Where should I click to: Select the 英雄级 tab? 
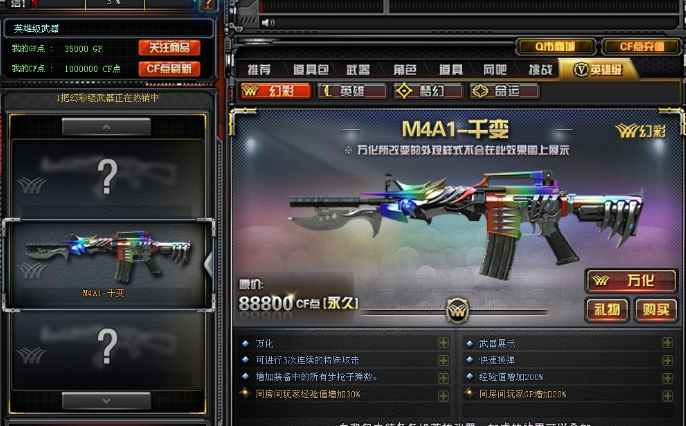point(599,69)
